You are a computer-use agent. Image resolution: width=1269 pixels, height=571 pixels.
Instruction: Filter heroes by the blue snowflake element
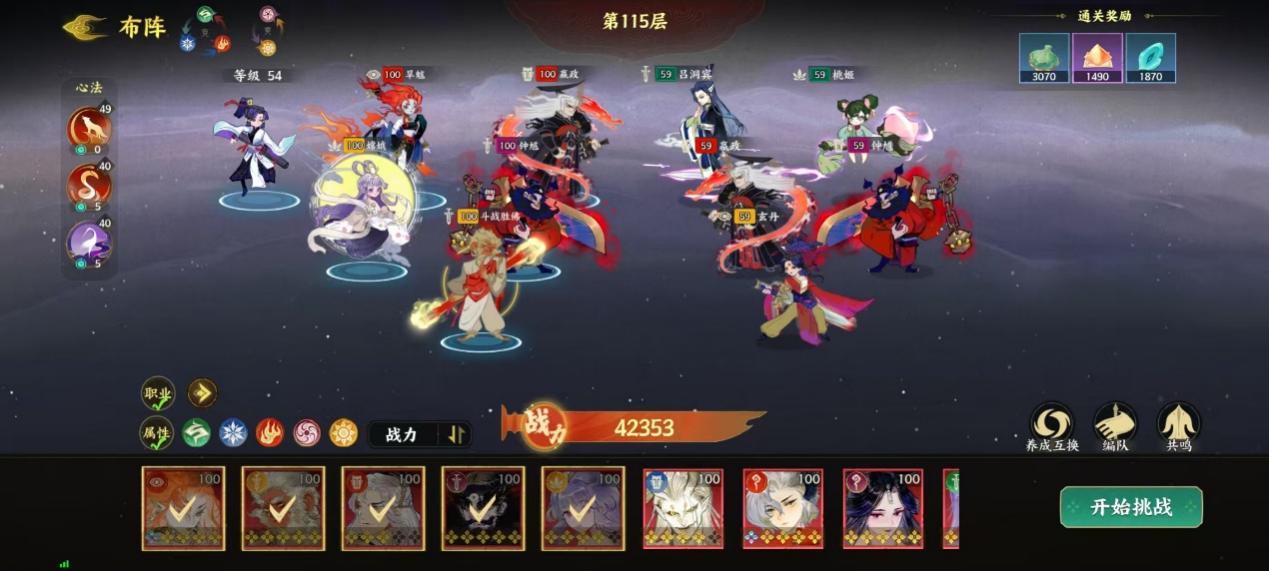(x=233, y=433)
